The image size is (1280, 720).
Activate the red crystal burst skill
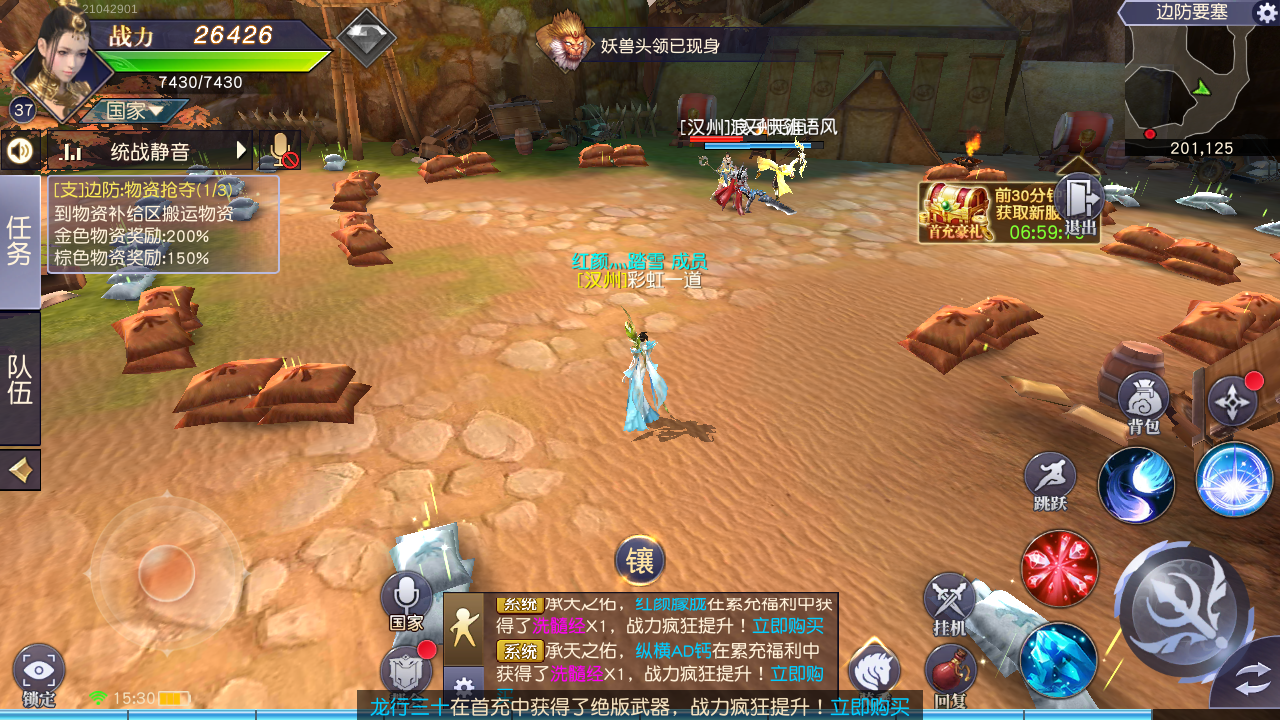(x=1059, y=569)
